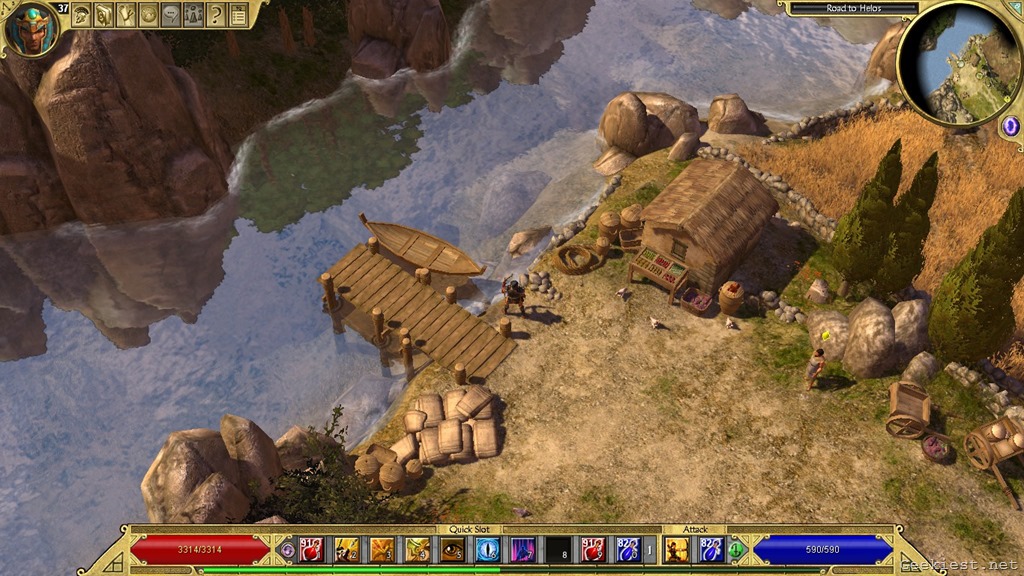Screen dimensions: 1024x576
Task: Open the character window via helmet icon
Action: click(x=82, y=14)
